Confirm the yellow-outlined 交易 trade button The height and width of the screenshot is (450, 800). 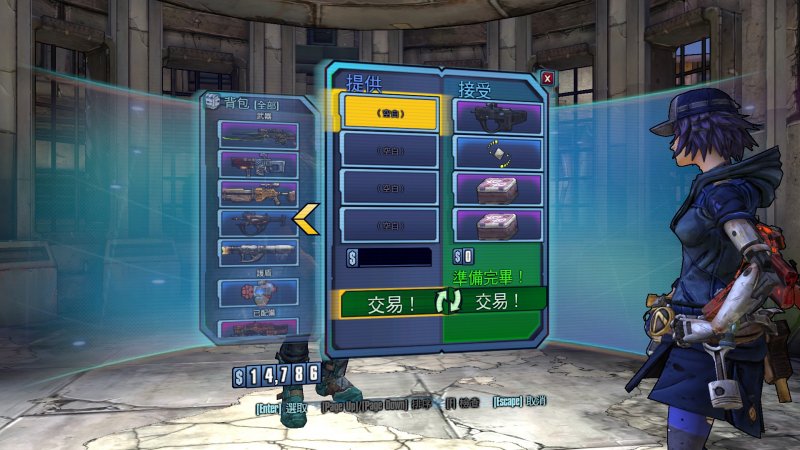coord(387,302)
